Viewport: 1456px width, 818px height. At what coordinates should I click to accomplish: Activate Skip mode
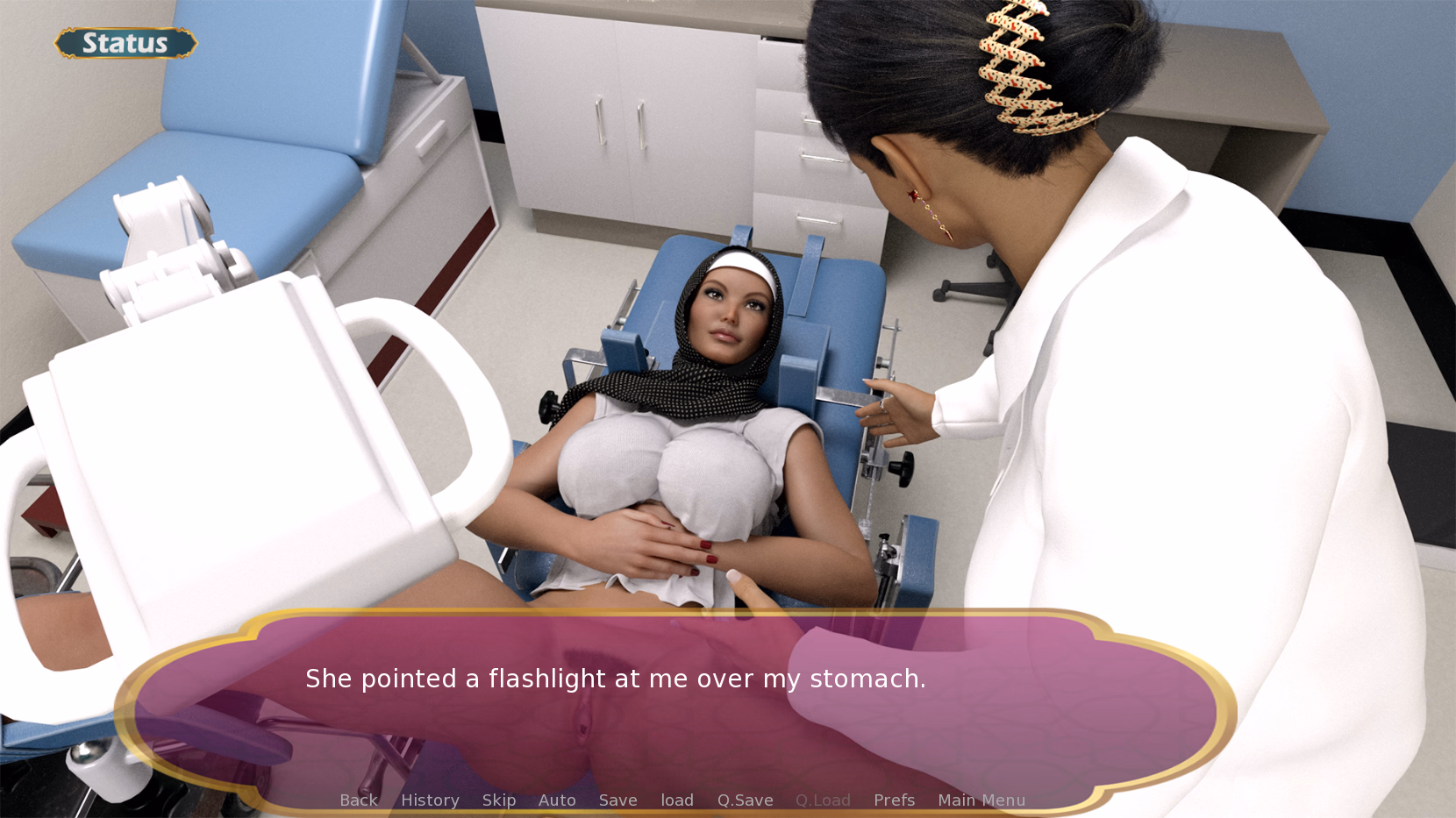pyautogui.click(x=499, y=800)
